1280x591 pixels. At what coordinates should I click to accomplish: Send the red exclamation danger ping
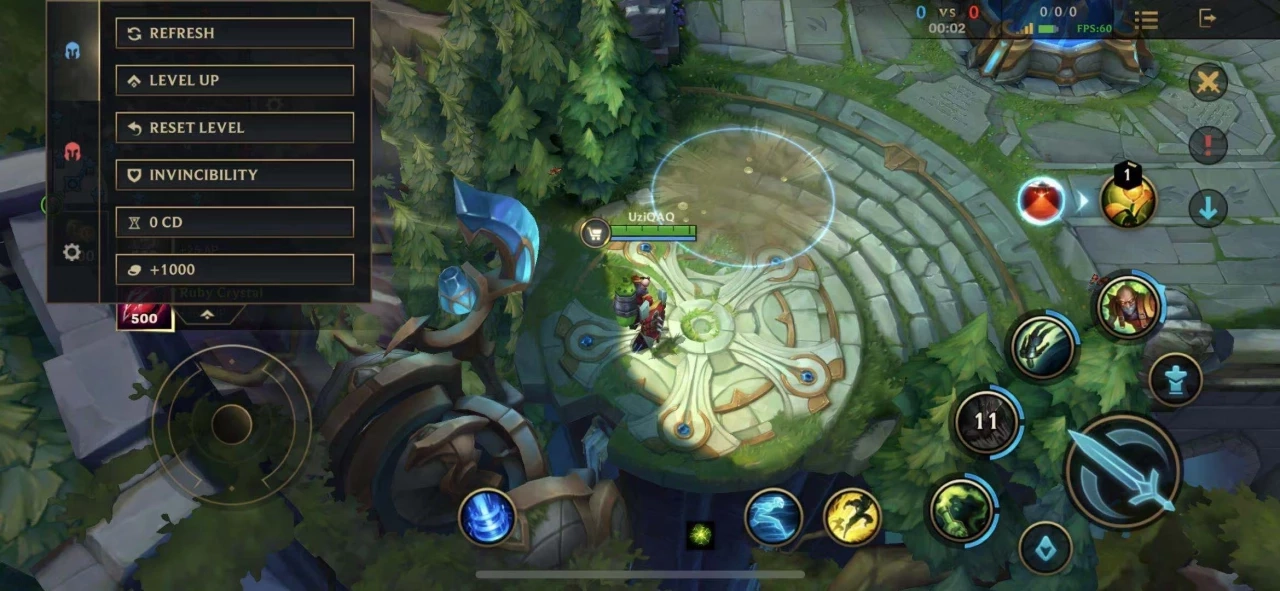pyautogui.click(x=1208, y=145)
